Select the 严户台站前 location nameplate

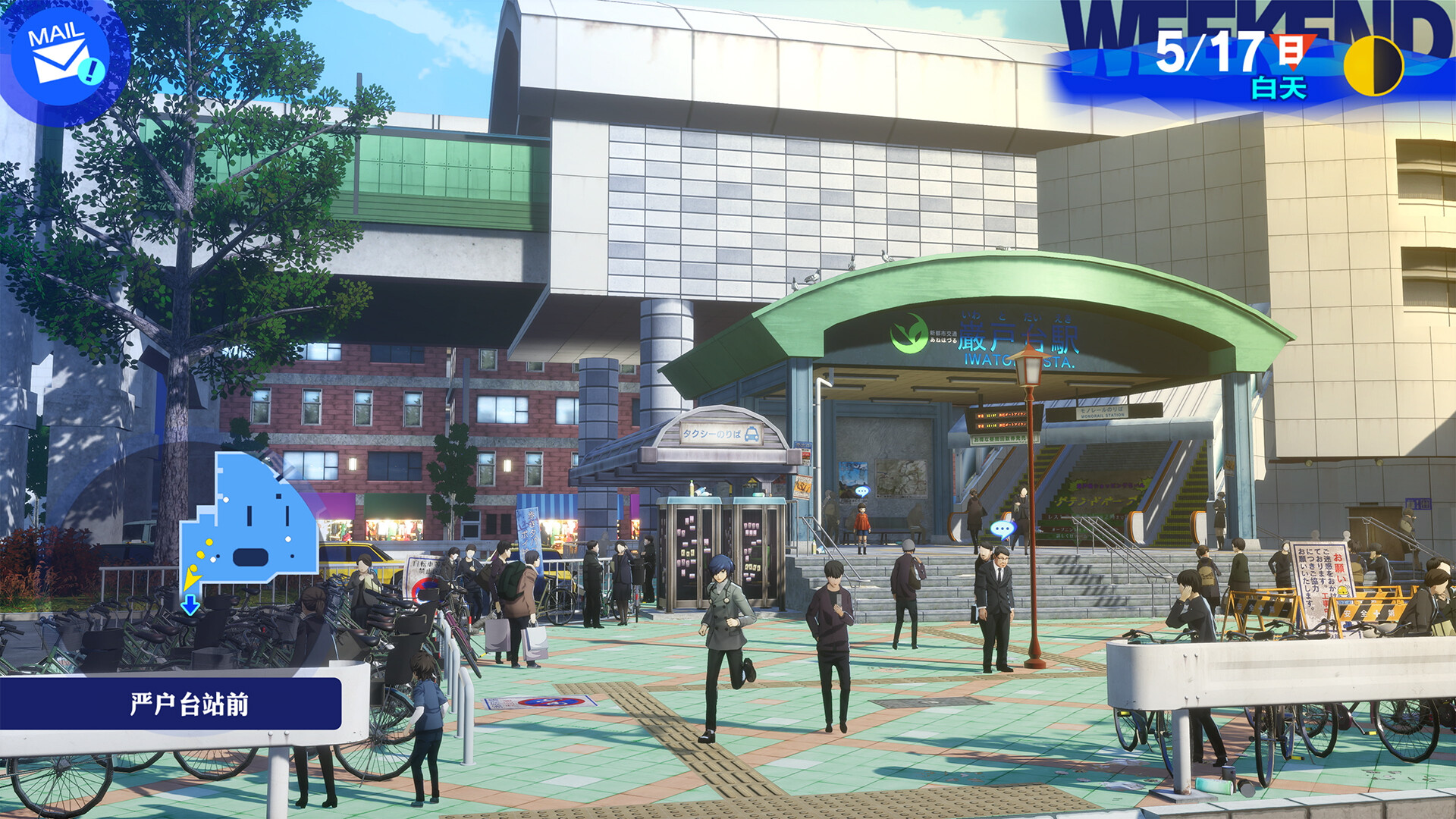191,703
